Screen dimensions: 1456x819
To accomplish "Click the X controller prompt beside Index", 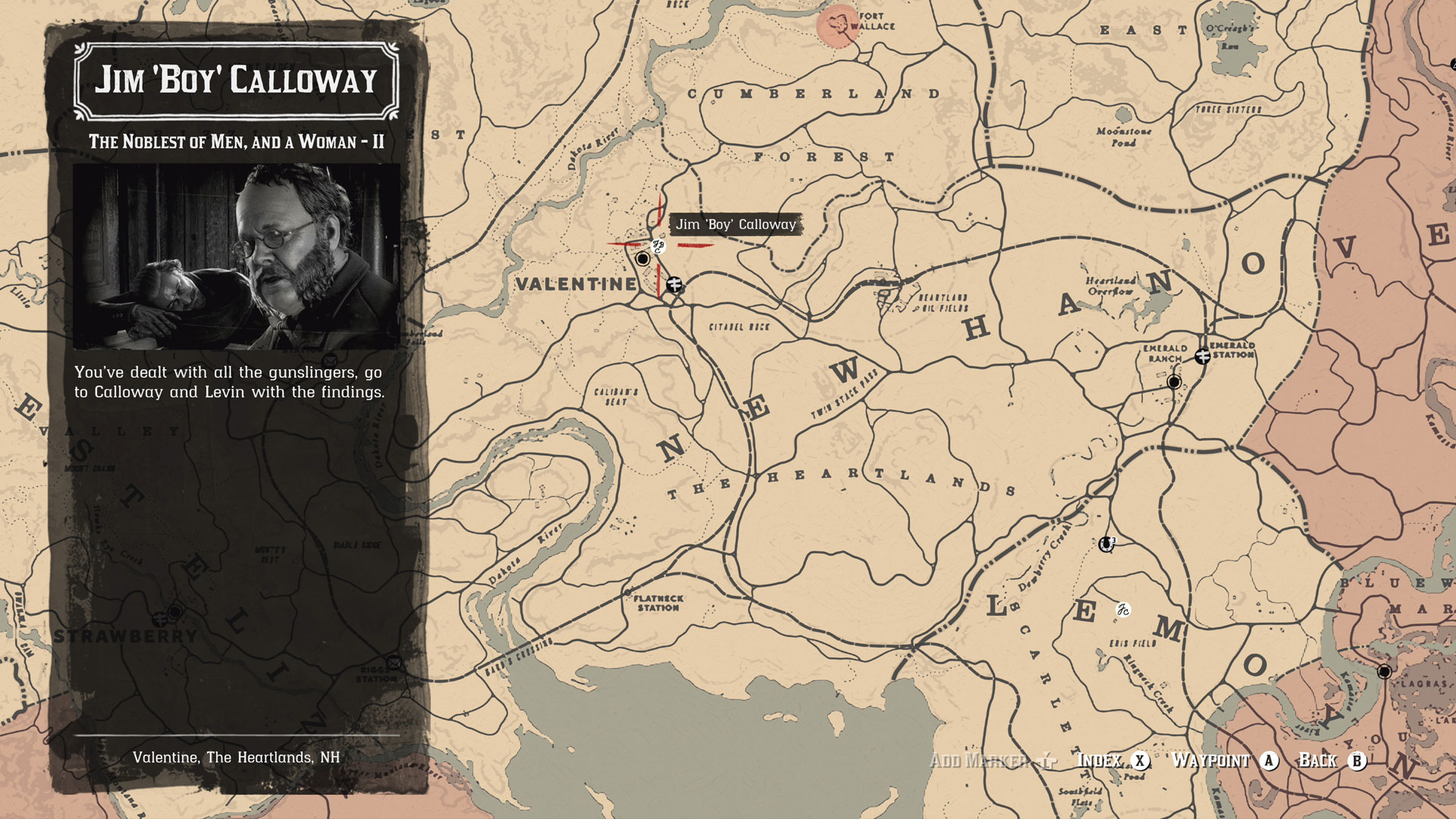I will tap(1141, 761).
